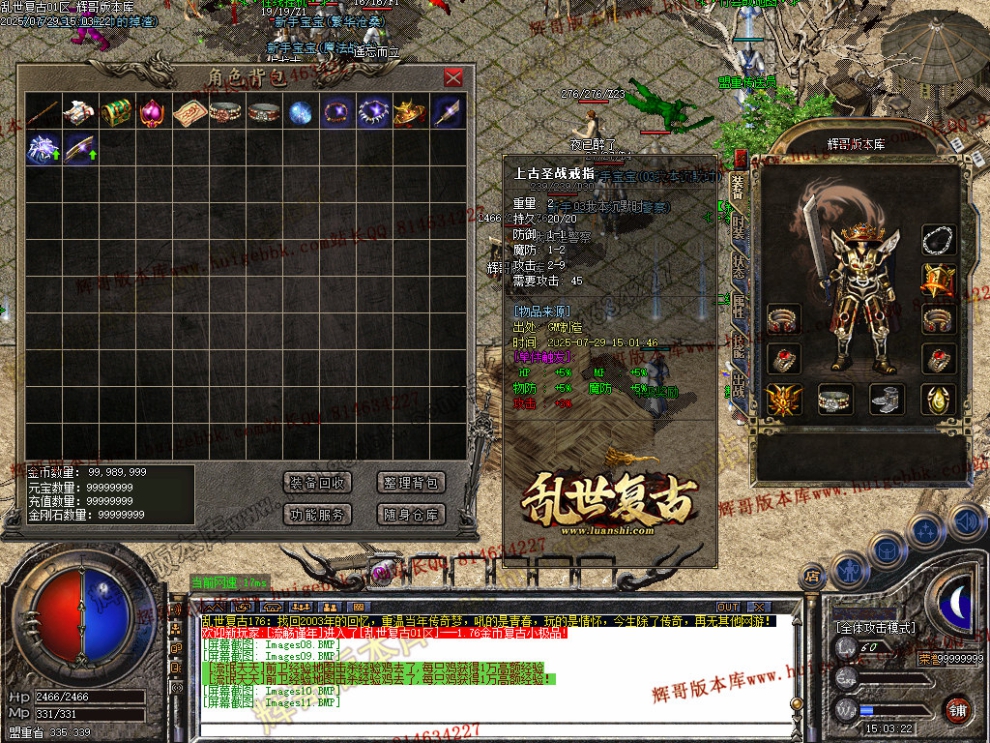Screen dimensions: 990x743
Task: Open the stall with the red 铺 button
Action: [958, 709]
